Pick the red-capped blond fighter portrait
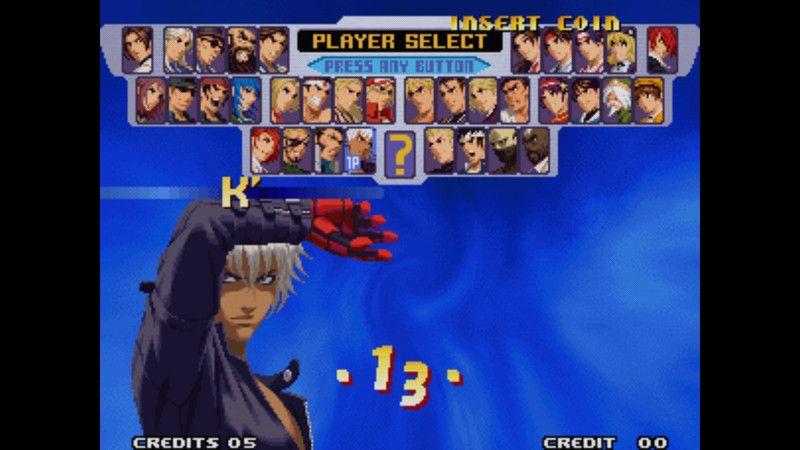The image size is (800, 450). (x=381, y=99)
